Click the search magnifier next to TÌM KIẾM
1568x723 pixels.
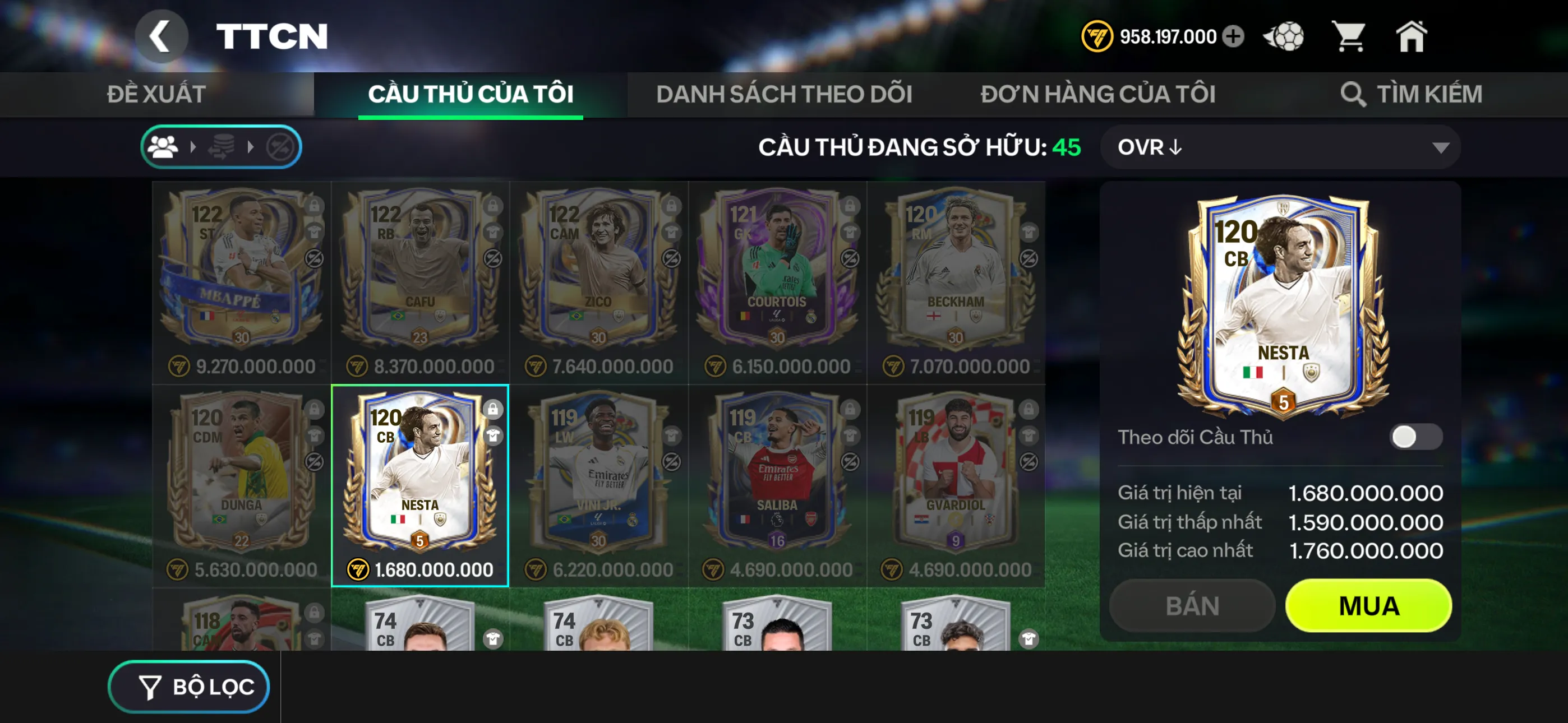click(1353, 94)
